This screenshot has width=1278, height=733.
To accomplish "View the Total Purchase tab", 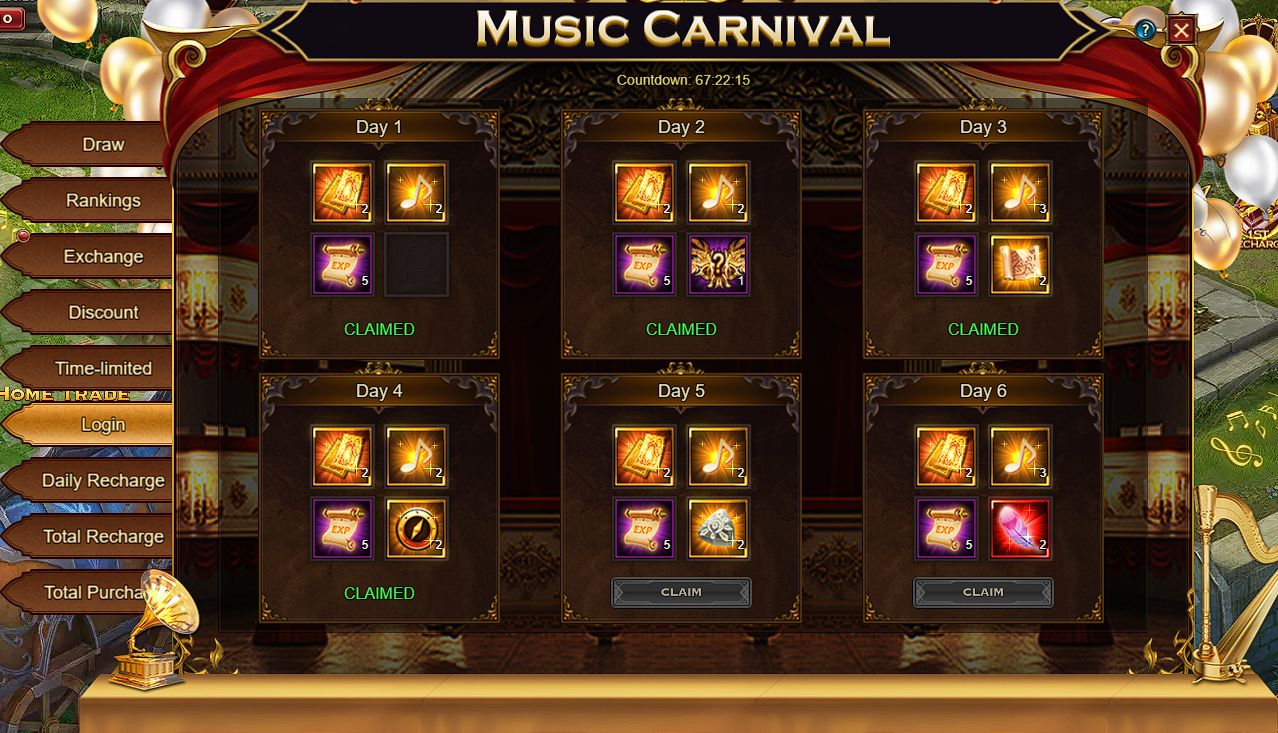I will coord(95,593).
